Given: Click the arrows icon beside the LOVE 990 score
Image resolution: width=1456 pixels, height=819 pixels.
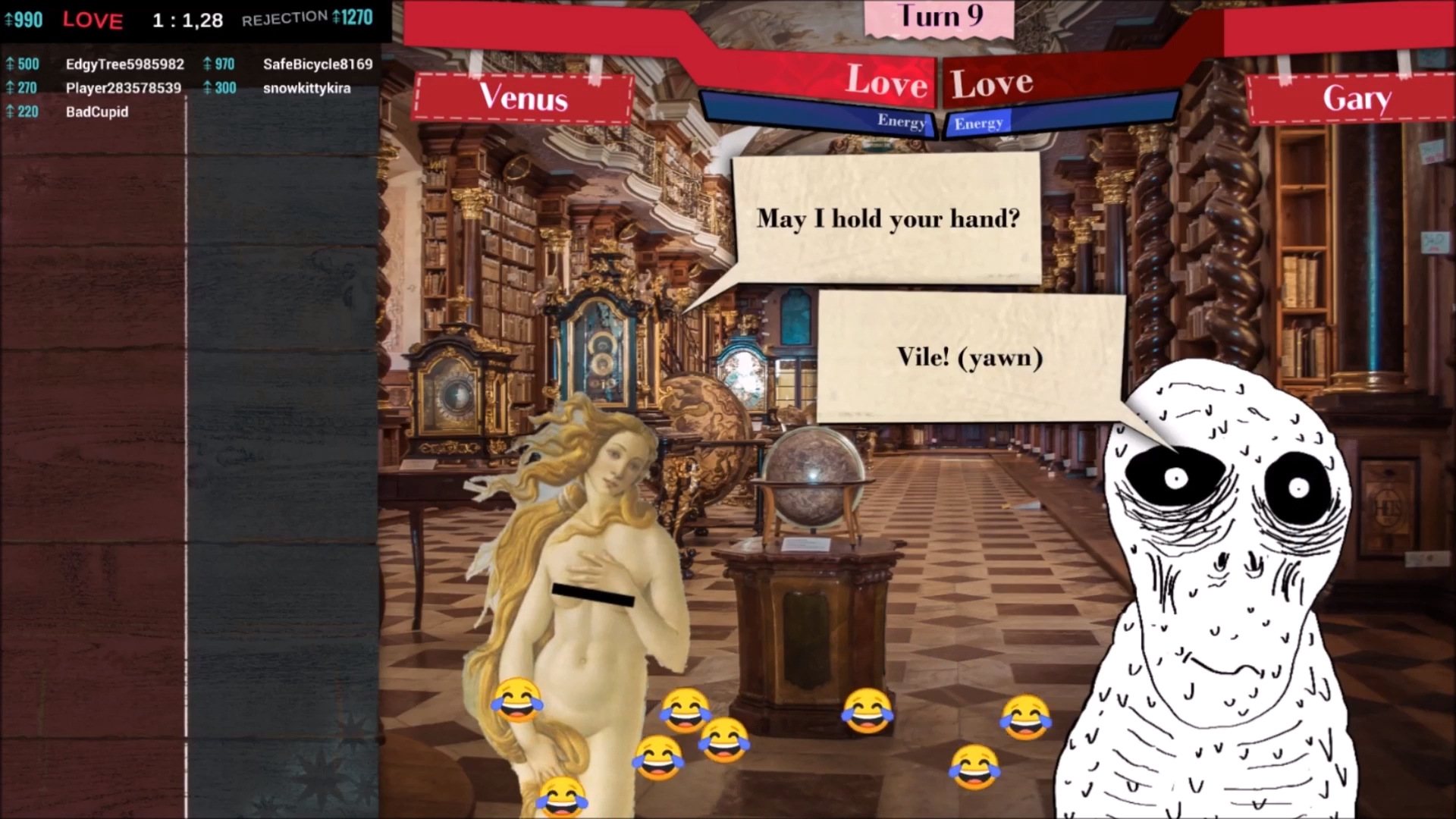Looking at the screenshot, I should coord(8,20).
